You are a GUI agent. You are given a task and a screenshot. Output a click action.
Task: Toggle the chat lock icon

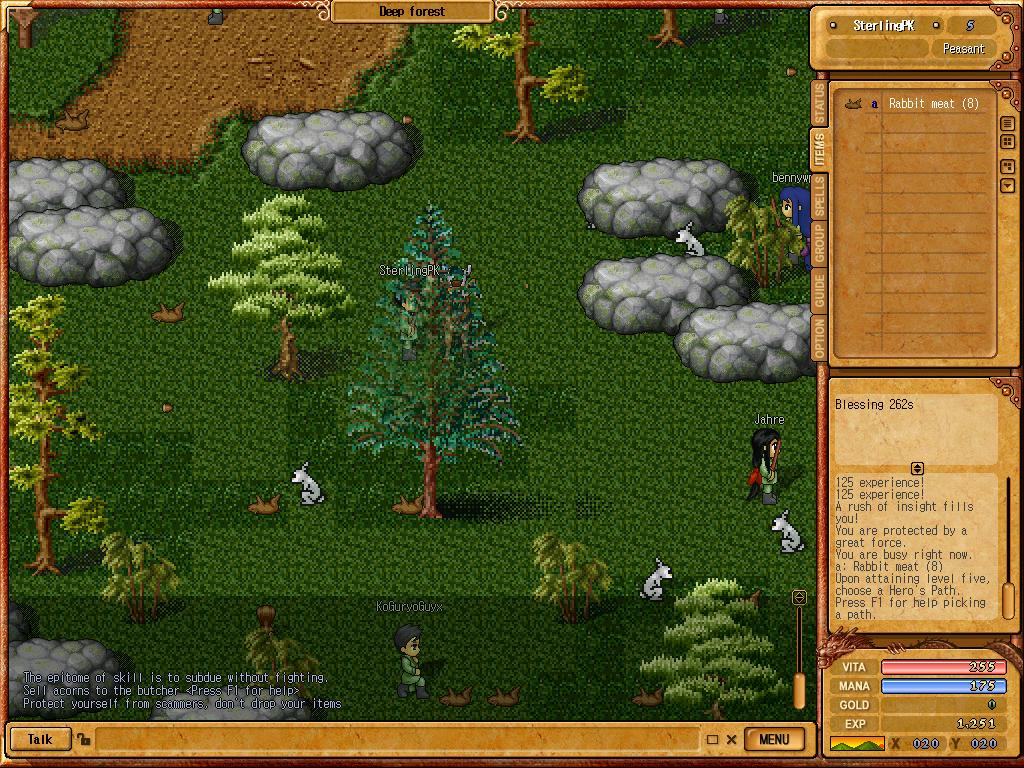[84, 740]
